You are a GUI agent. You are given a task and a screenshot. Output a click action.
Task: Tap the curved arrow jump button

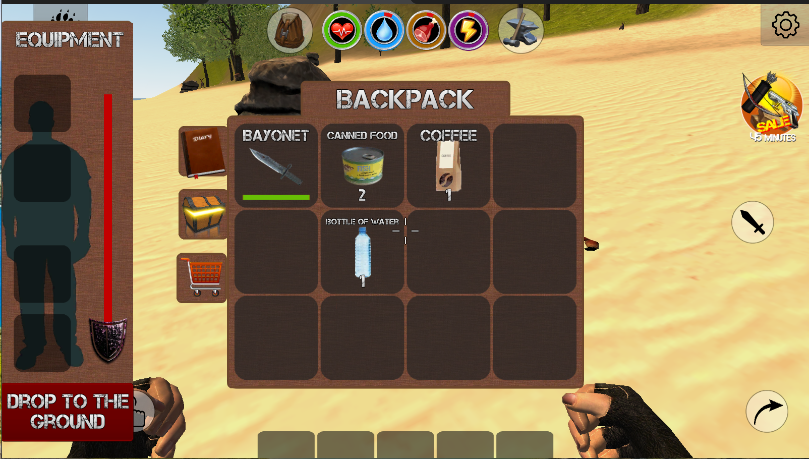767,411
